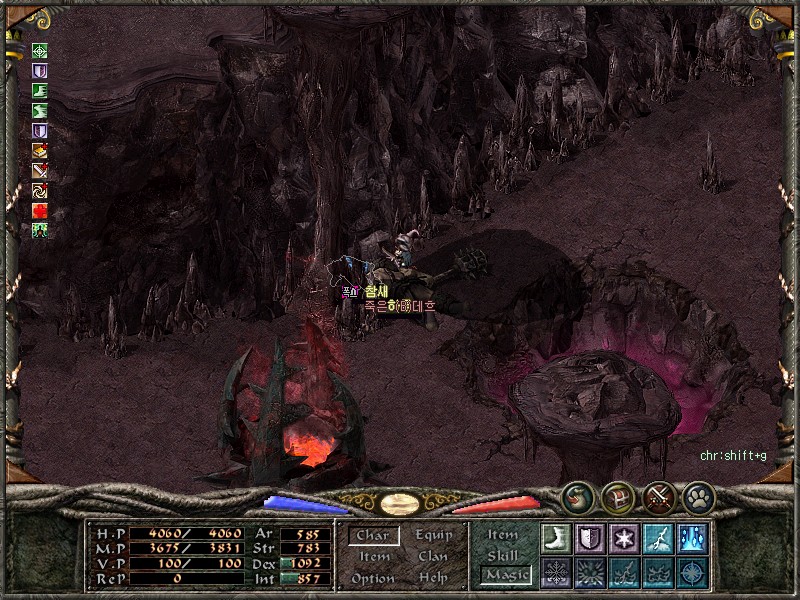This screenshot has height=600, width=800.
Task: Open the Item menu listed under Char
Action: click(x=373, y=557)
